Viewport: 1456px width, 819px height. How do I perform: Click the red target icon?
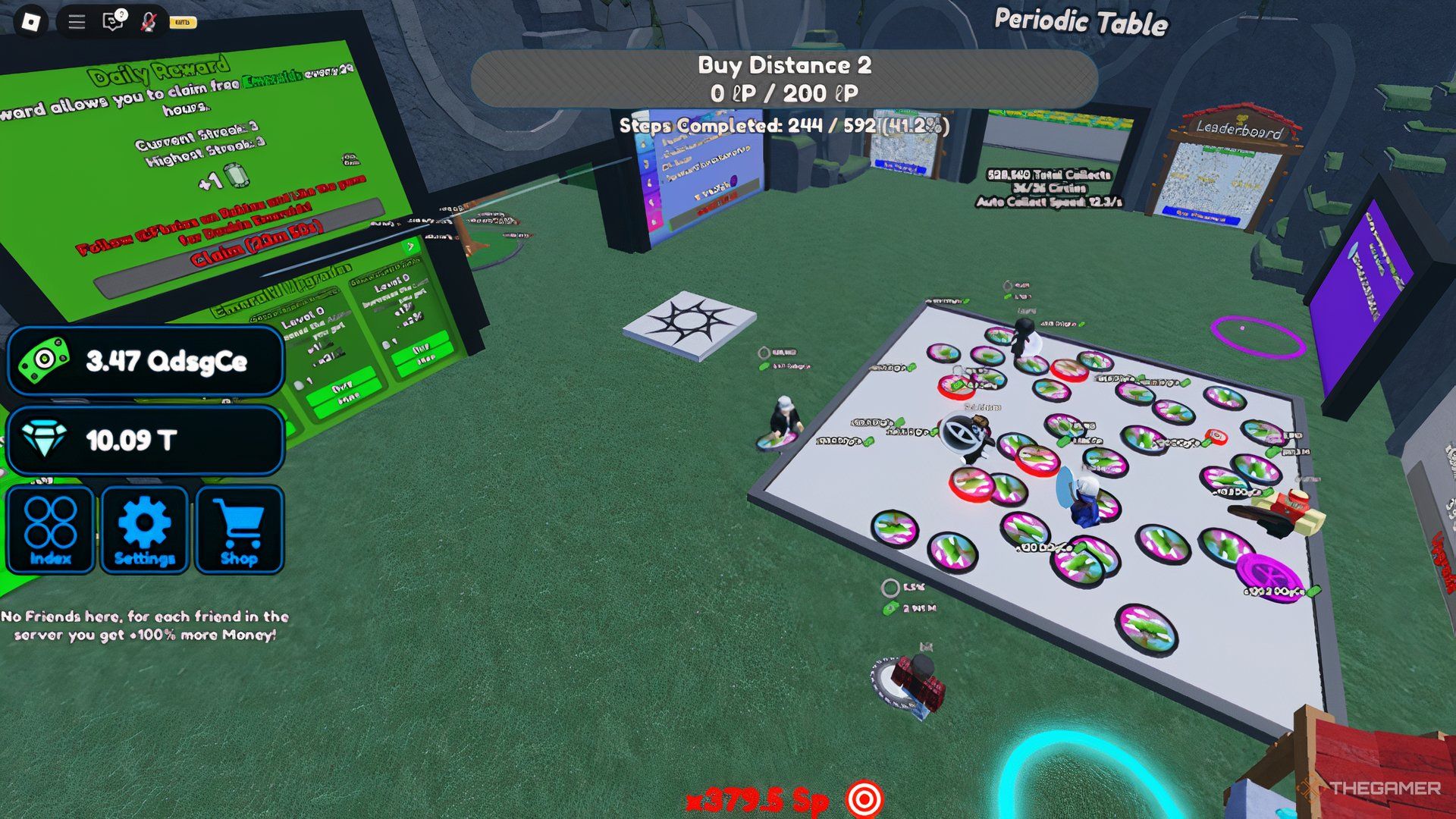click(864, 799)
